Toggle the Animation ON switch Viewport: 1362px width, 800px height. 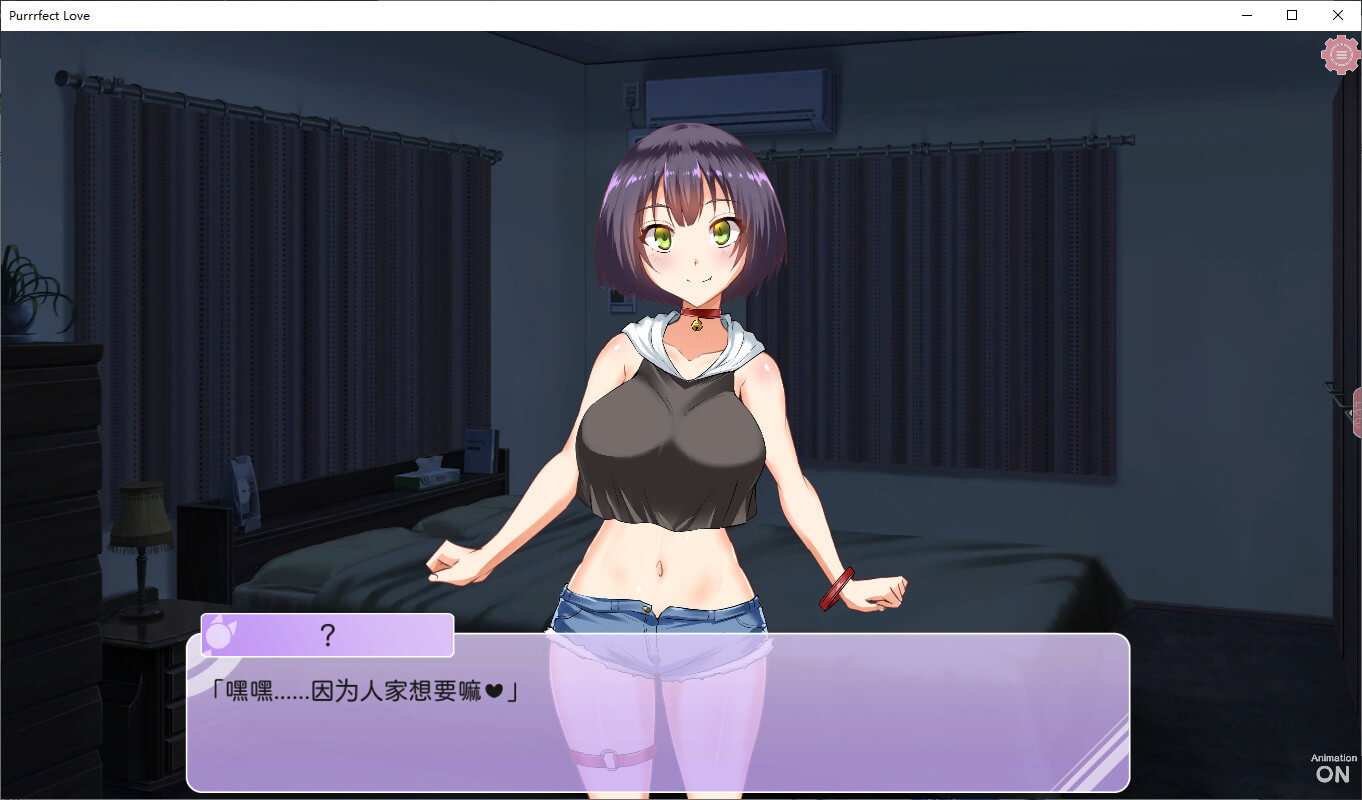(1333, 768)
